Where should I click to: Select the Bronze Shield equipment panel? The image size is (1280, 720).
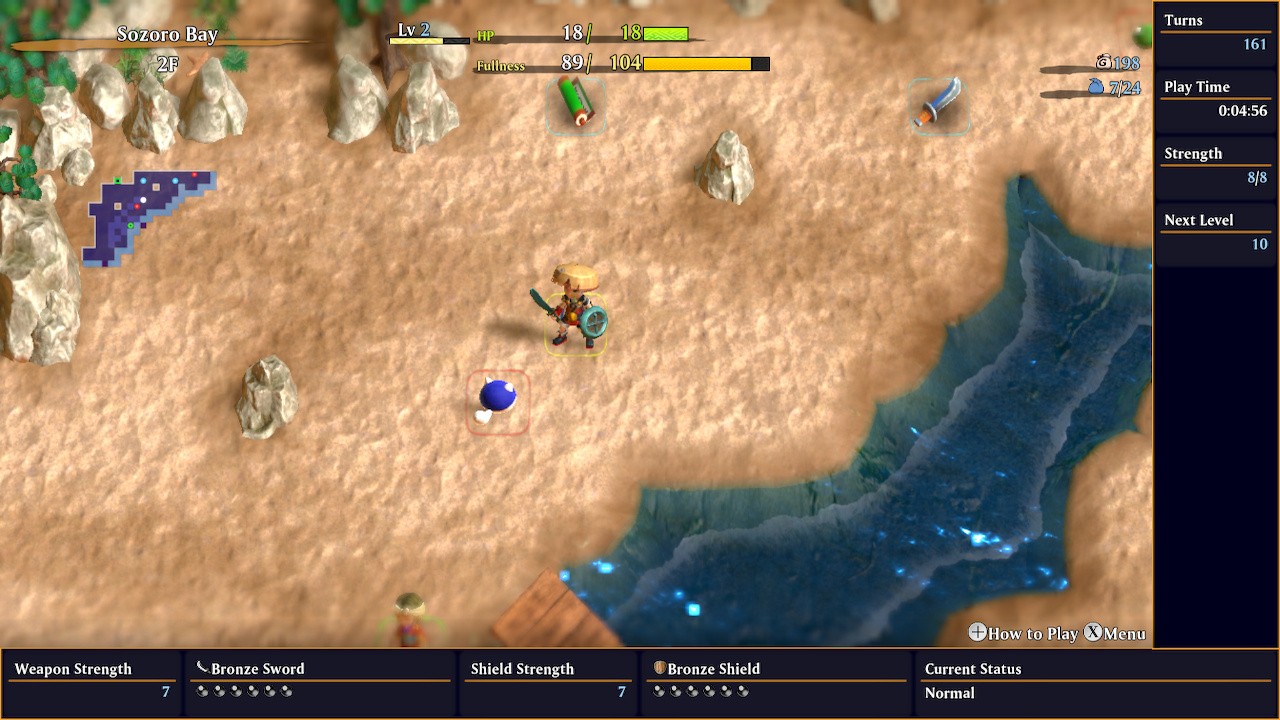tap(776, 680)
